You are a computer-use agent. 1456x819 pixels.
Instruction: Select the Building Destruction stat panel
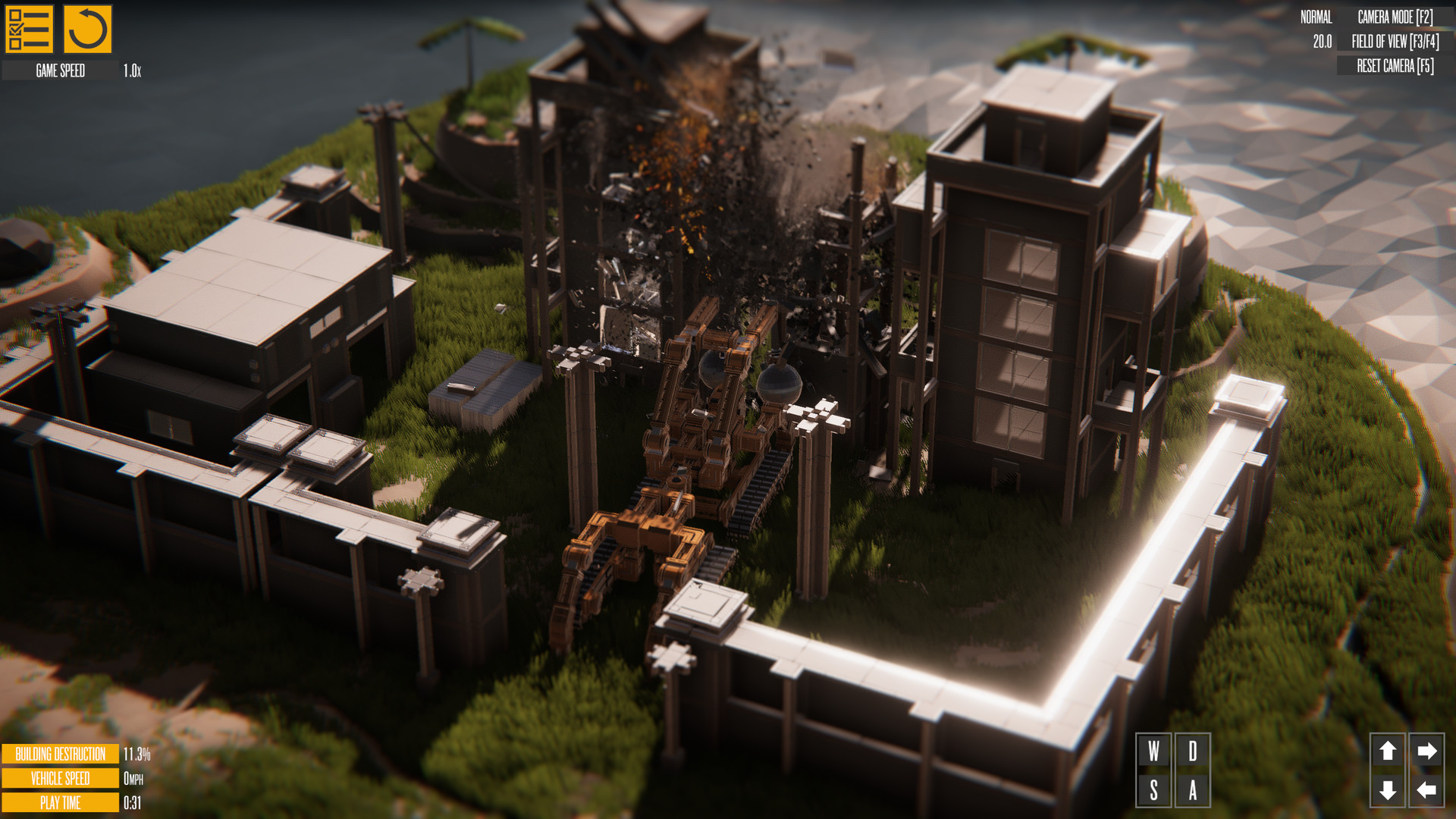(x=59, y=755)
